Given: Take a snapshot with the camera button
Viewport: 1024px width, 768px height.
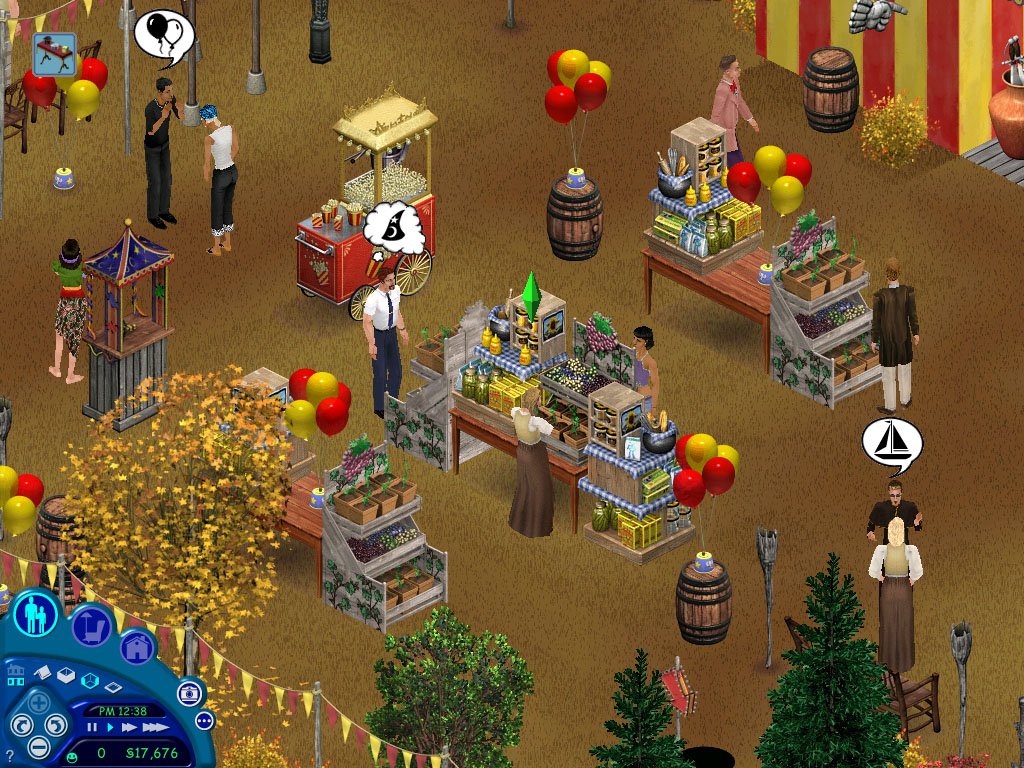Looking at the screenshot, I should pos(190,692).
